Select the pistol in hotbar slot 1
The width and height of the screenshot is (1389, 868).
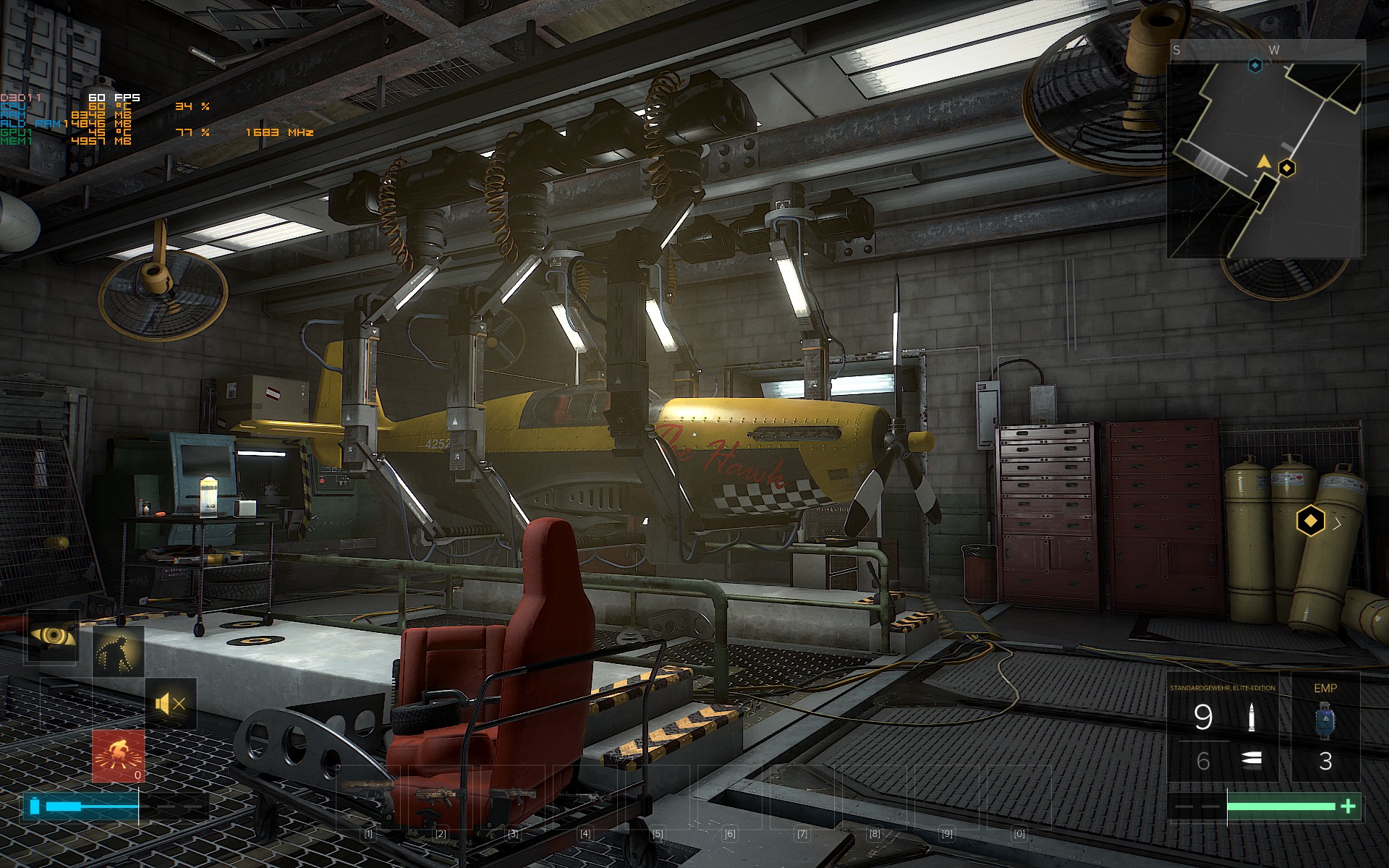(x=369, y=796)
